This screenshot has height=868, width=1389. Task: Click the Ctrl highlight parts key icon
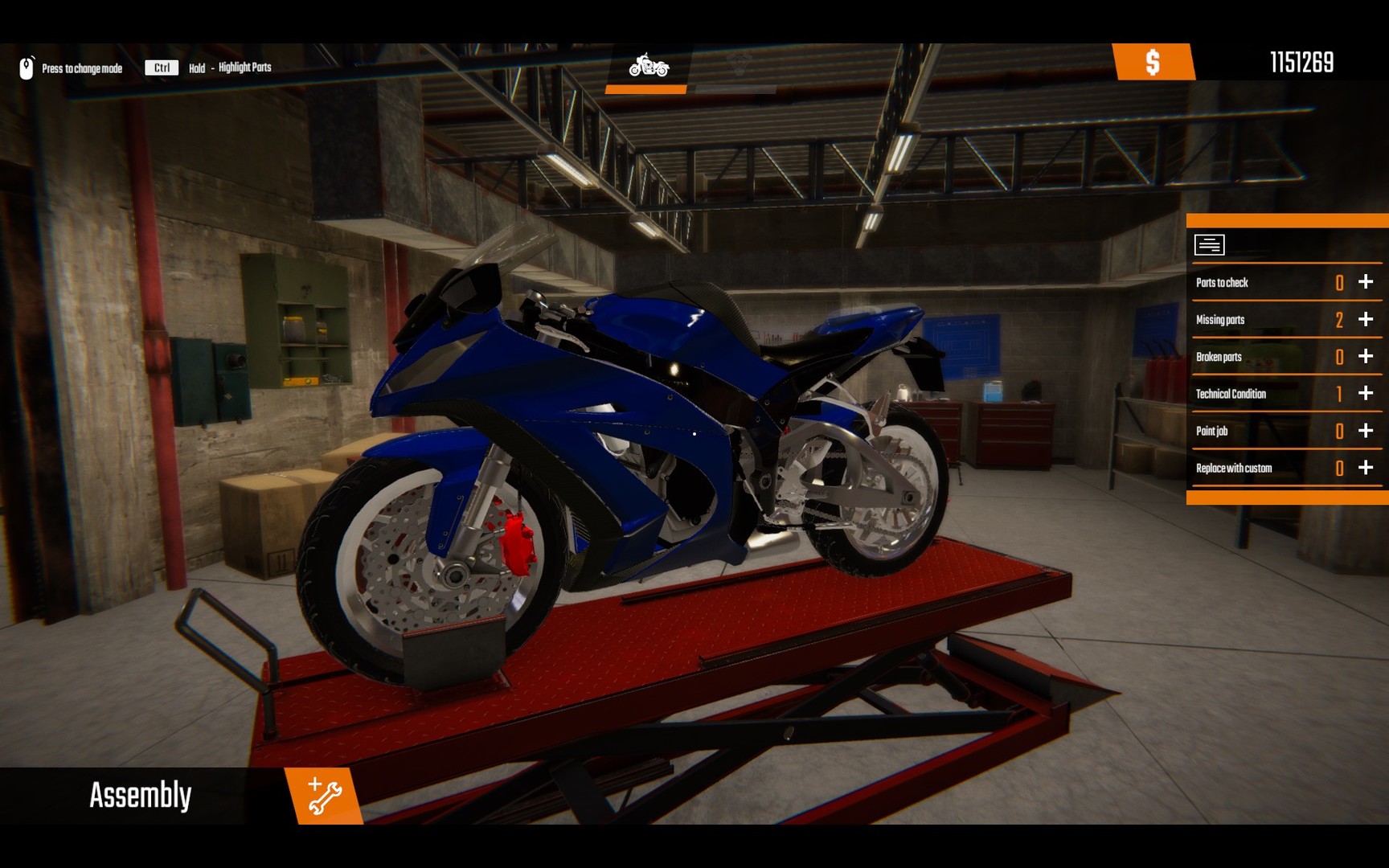pyautogui.click(x=160, y=68)
